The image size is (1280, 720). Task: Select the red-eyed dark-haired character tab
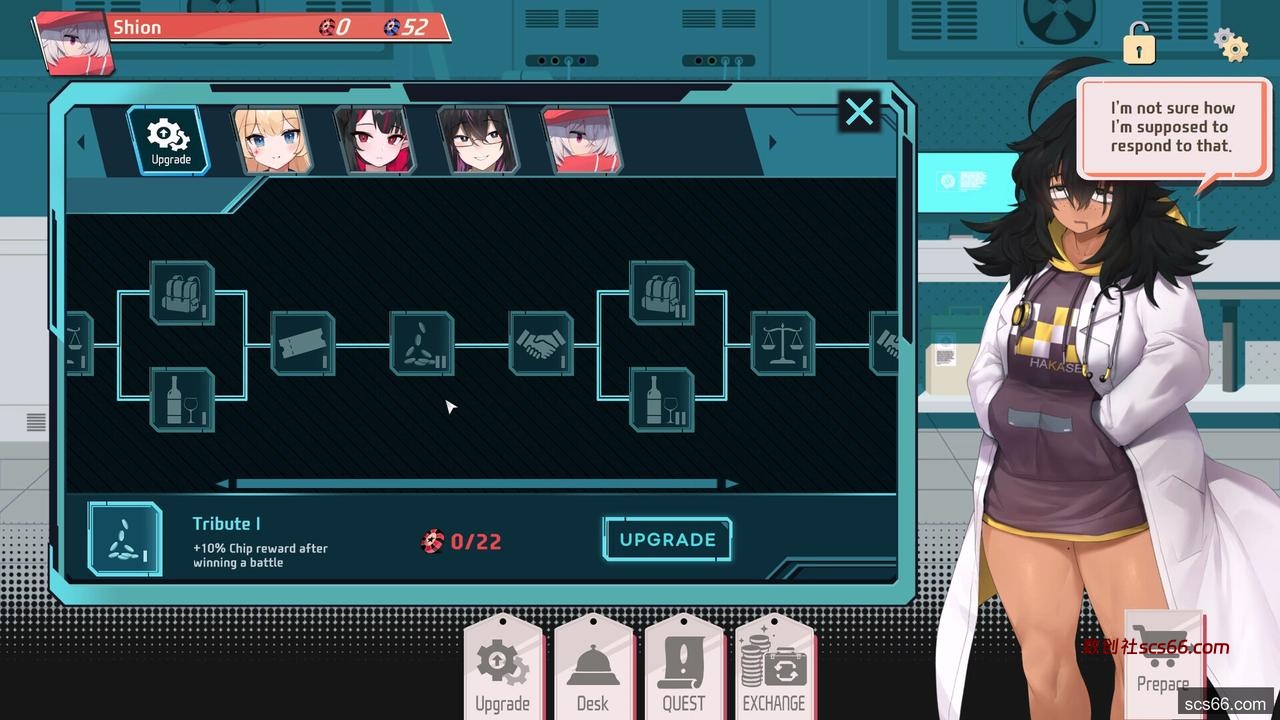click(x=375, y=141)
